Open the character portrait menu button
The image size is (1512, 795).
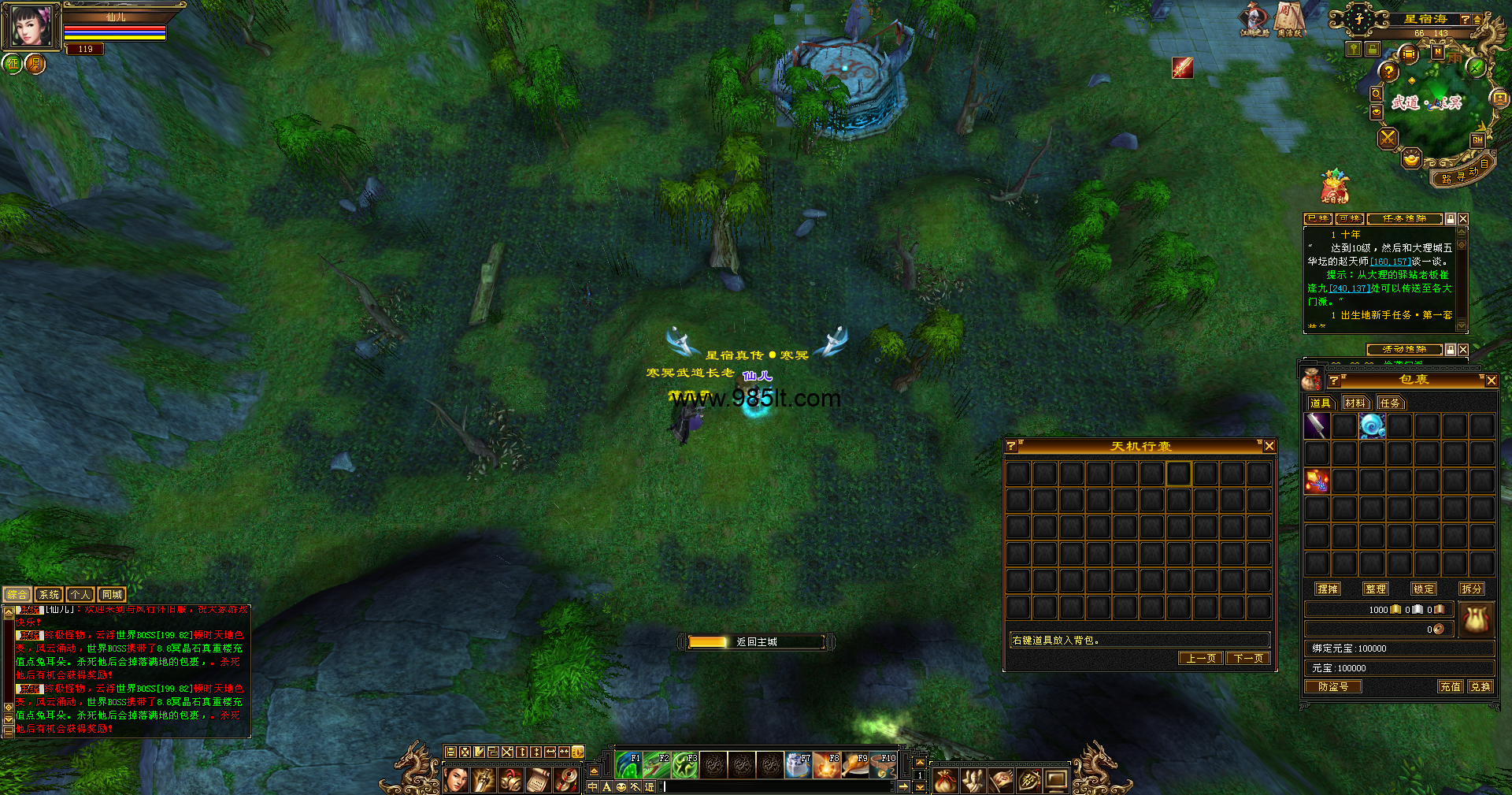(x=456, y=780)
